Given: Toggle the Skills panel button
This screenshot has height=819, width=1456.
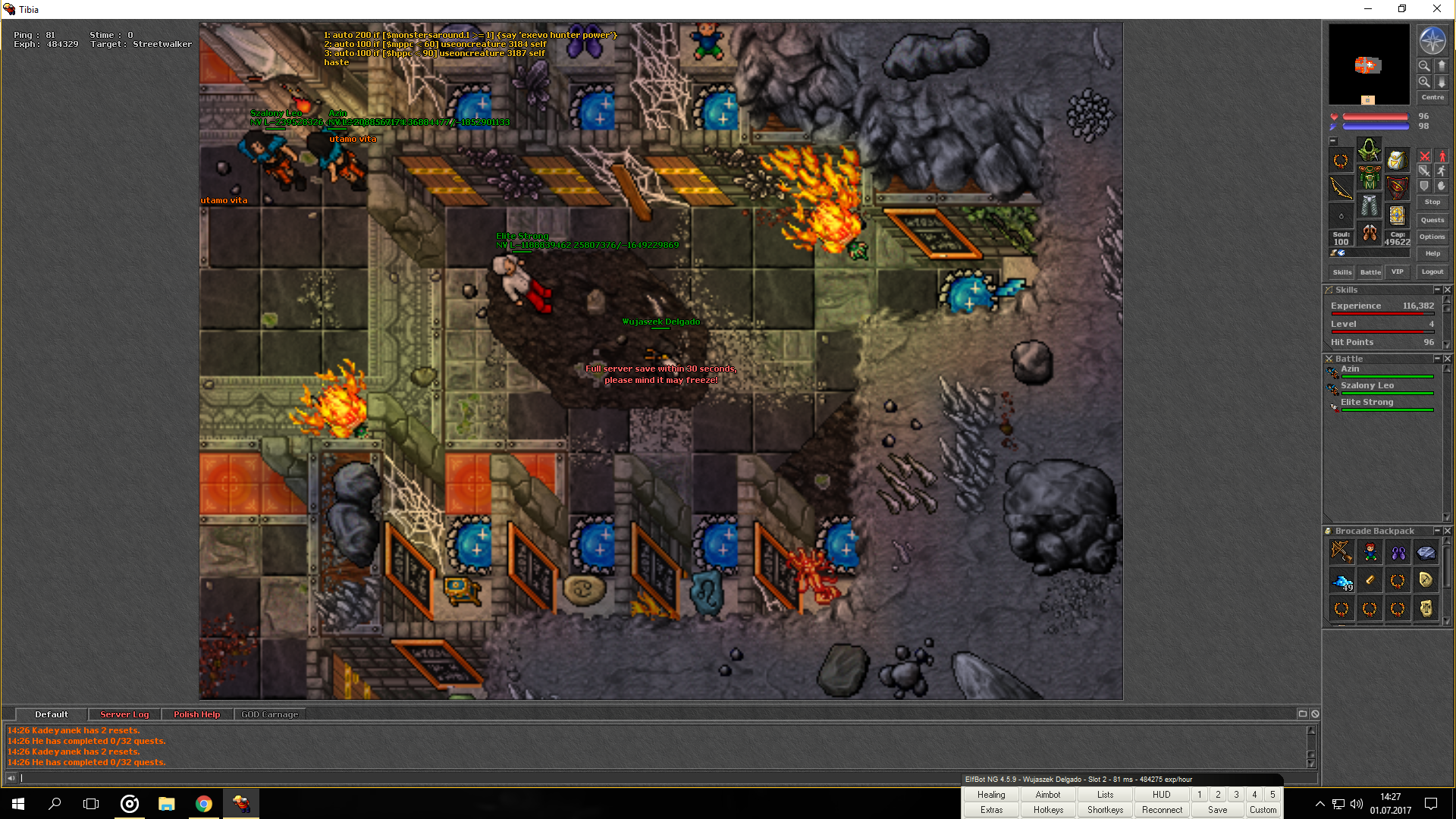Looking at the screenshot, I should 1341,271.
